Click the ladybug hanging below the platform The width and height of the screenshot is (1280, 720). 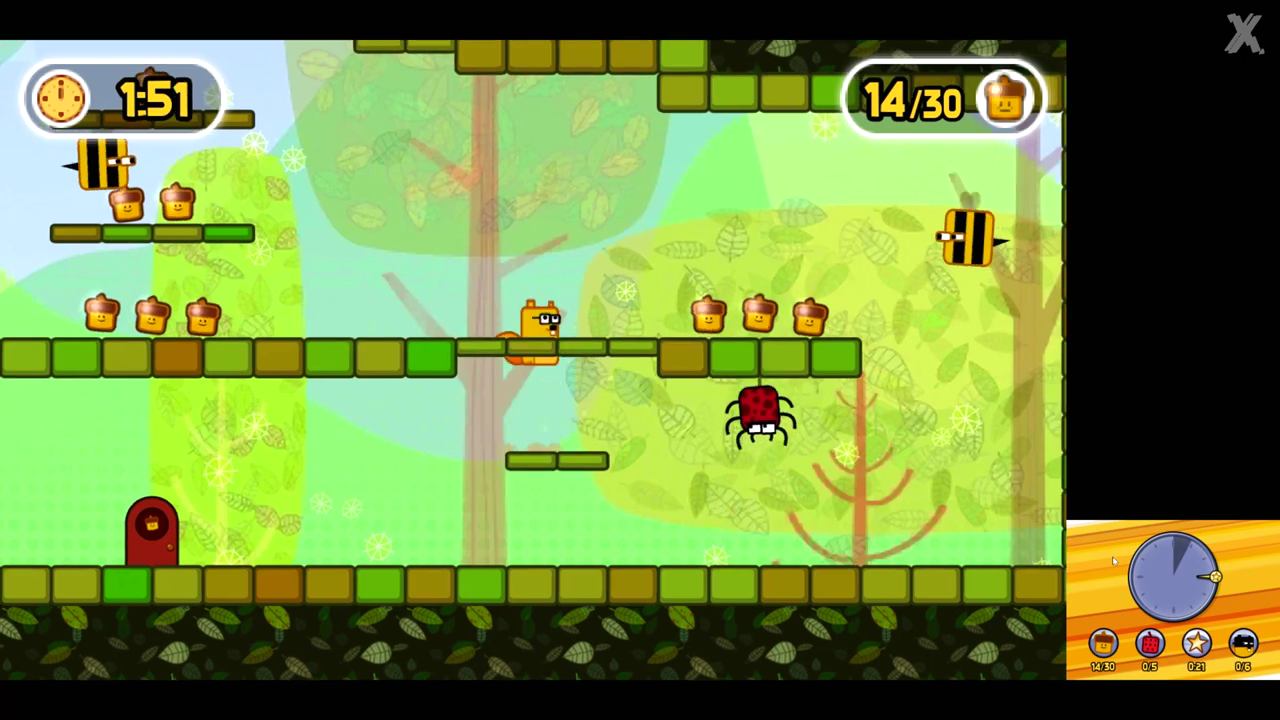coord(760,413)
